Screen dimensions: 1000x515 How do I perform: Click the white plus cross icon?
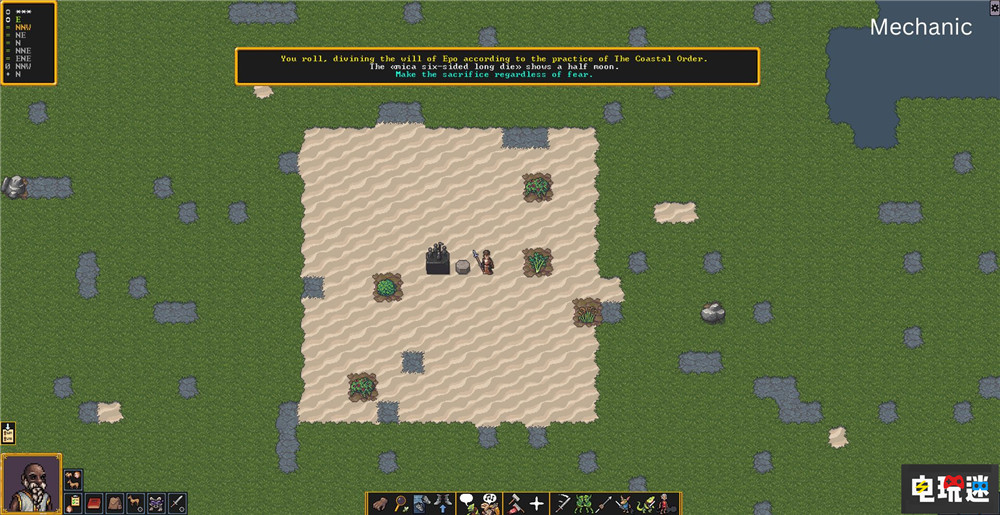click(x=537, y=503)
